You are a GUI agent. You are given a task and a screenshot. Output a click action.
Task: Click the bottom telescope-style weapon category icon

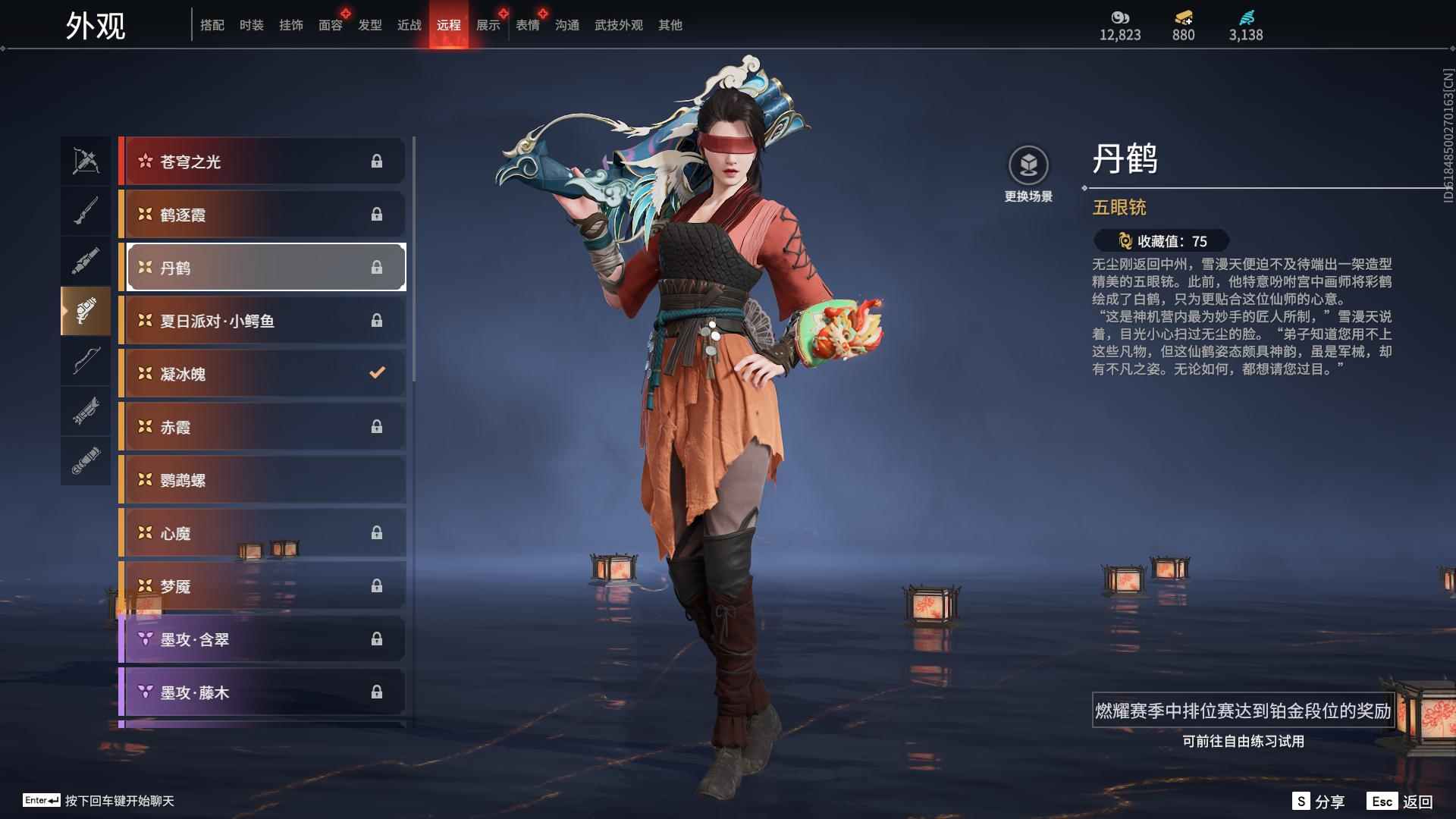pos(86,460)
